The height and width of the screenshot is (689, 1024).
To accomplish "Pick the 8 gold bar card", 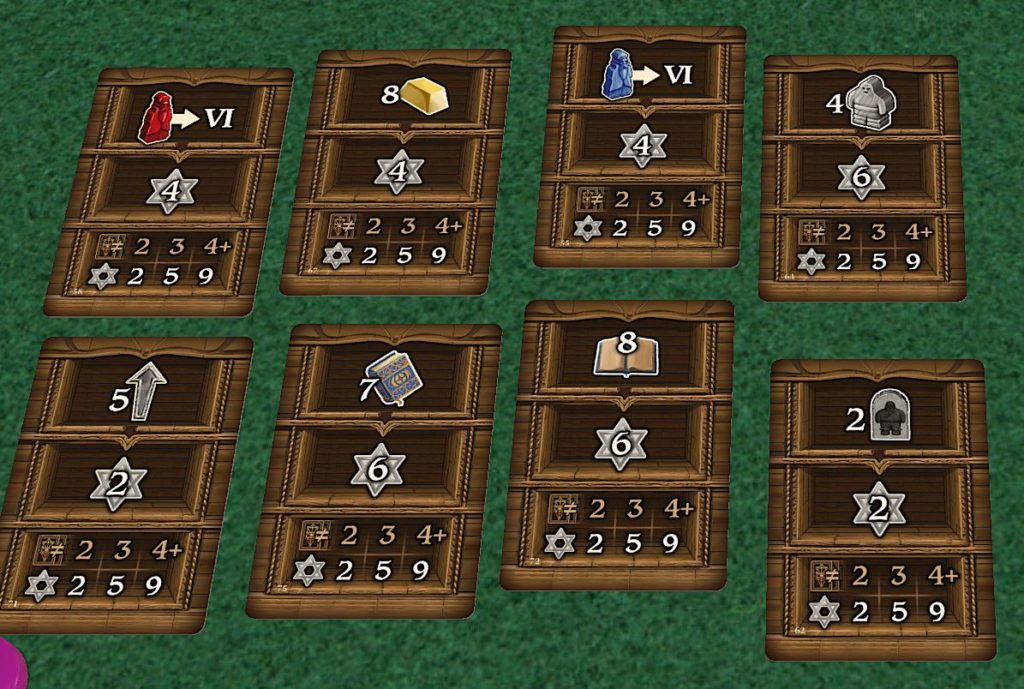I will [x=397, y=172].
